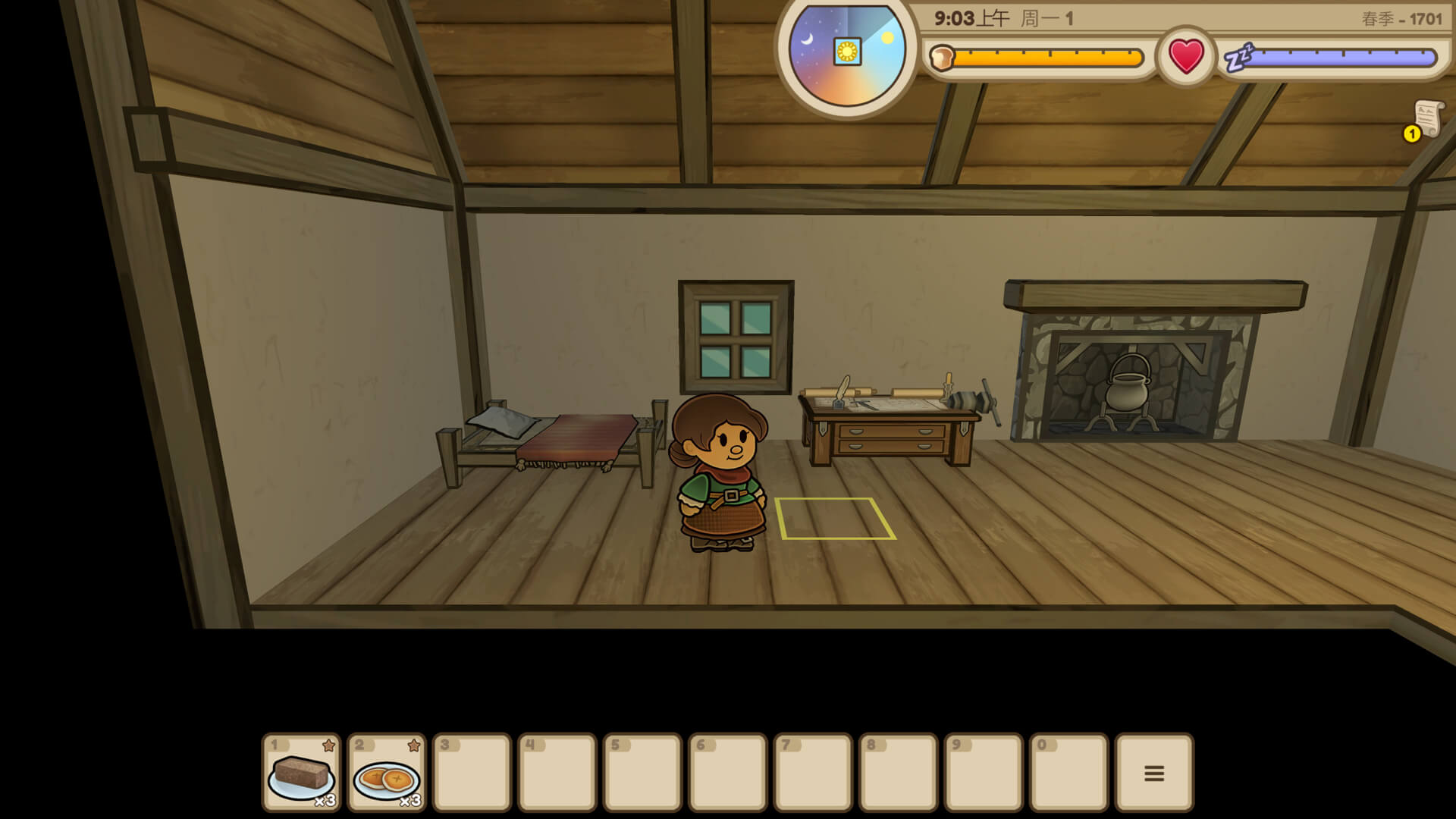Click the moon on the day-night clock
This screenshot has height=819, width=1456.
[808, 38]
